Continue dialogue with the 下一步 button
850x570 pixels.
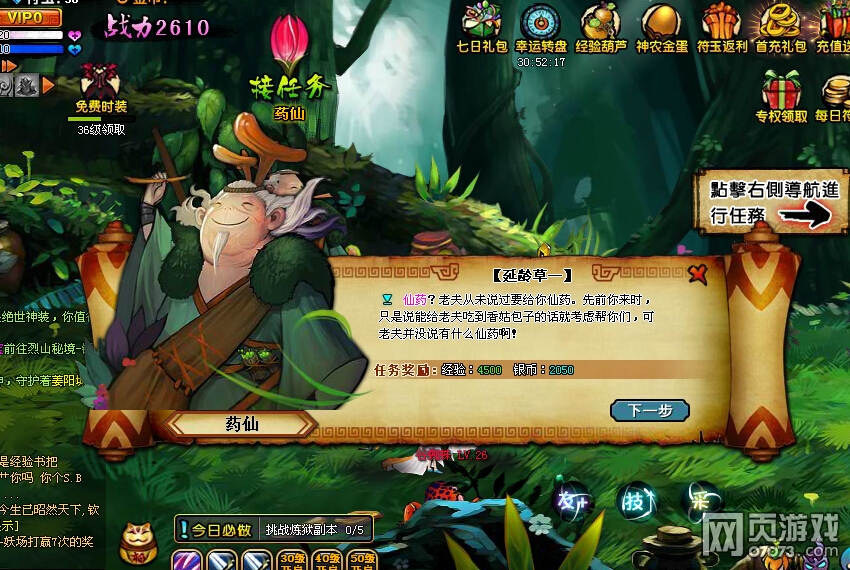coord(649,410)
